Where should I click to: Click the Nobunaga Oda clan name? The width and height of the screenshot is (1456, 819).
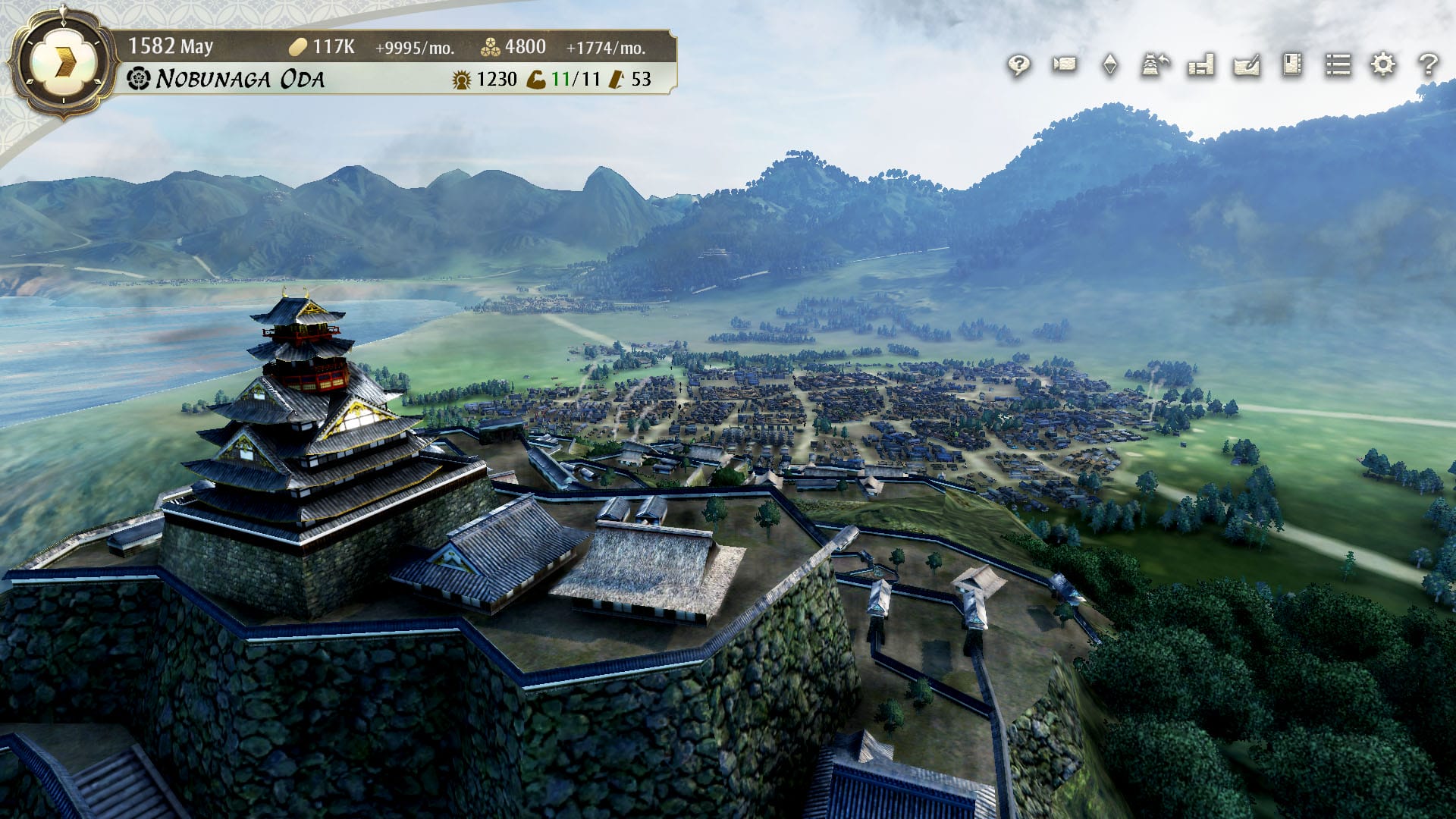pyautogui.click(x=240, y=79)
